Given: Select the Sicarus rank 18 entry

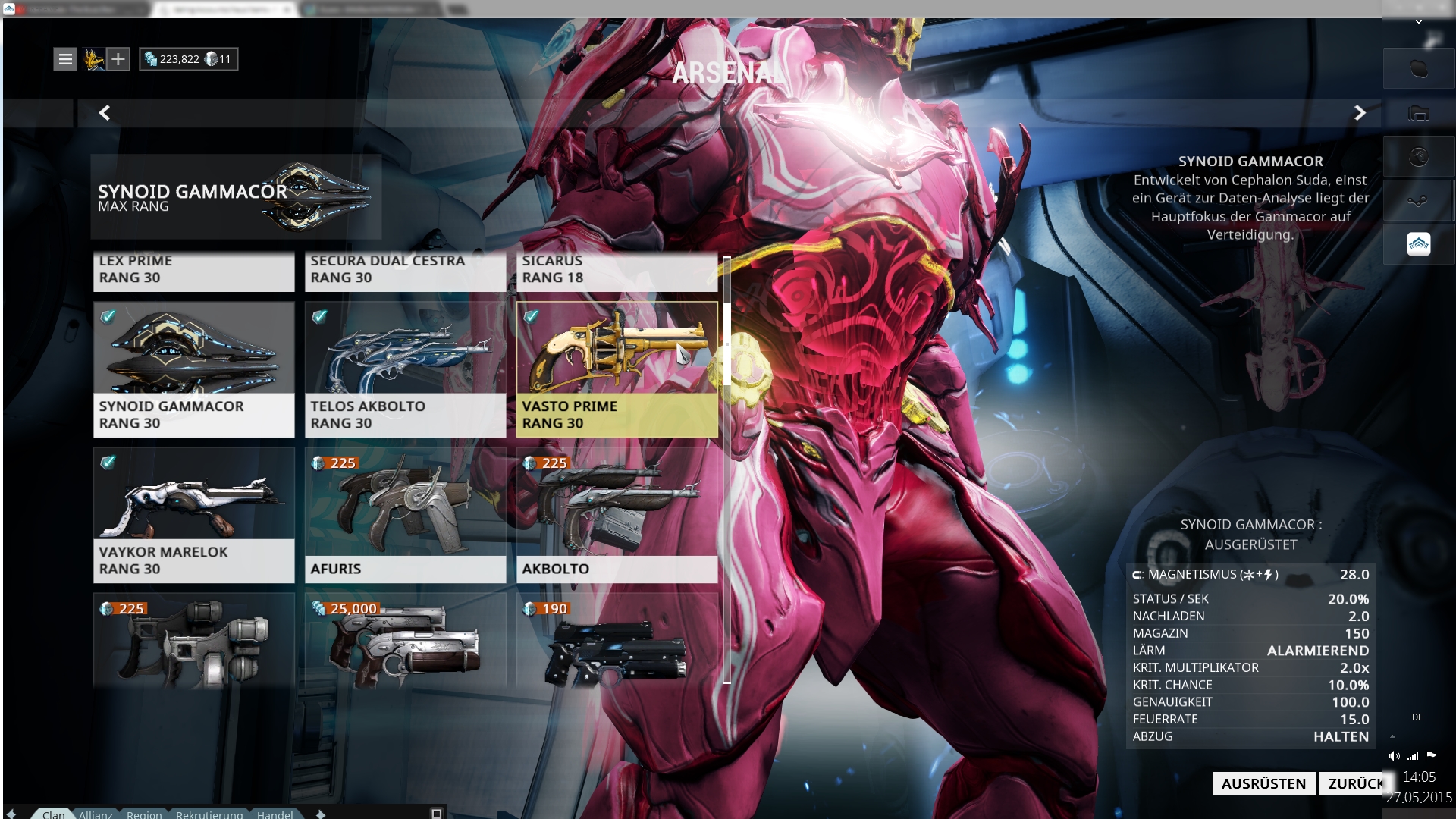Looking at the screenshot, I should (617, 270).
